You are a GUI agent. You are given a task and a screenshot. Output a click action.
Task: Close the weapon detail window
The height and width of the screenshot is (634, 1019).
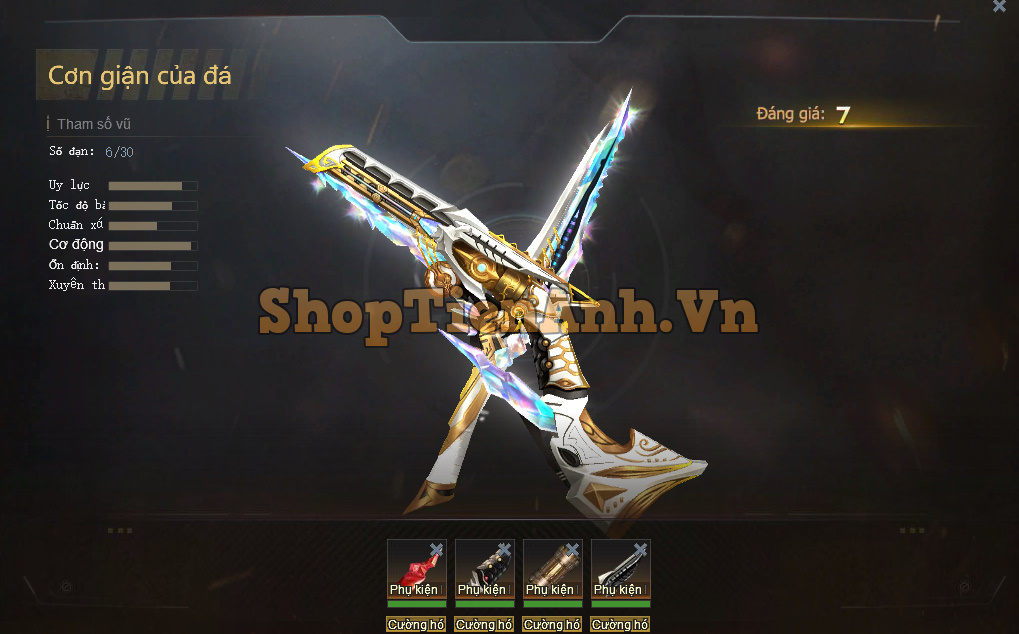point(999,6)
